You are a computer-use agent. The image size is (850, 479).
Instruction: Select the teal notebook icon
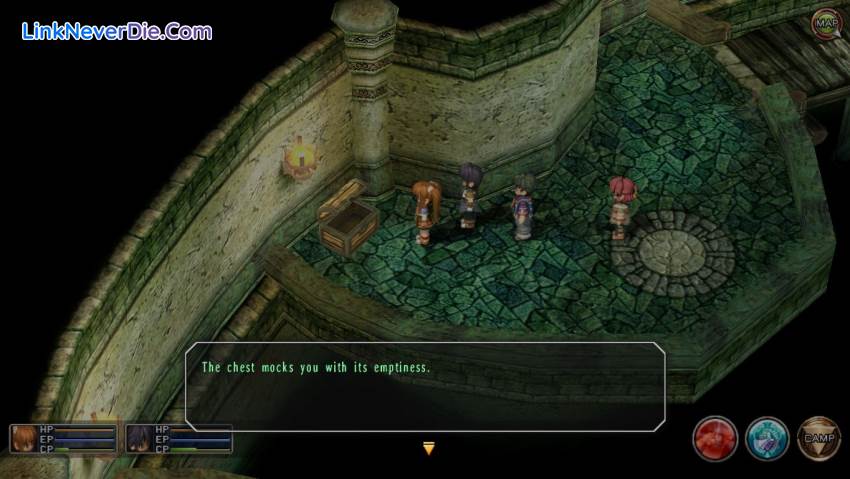point(767,438)
